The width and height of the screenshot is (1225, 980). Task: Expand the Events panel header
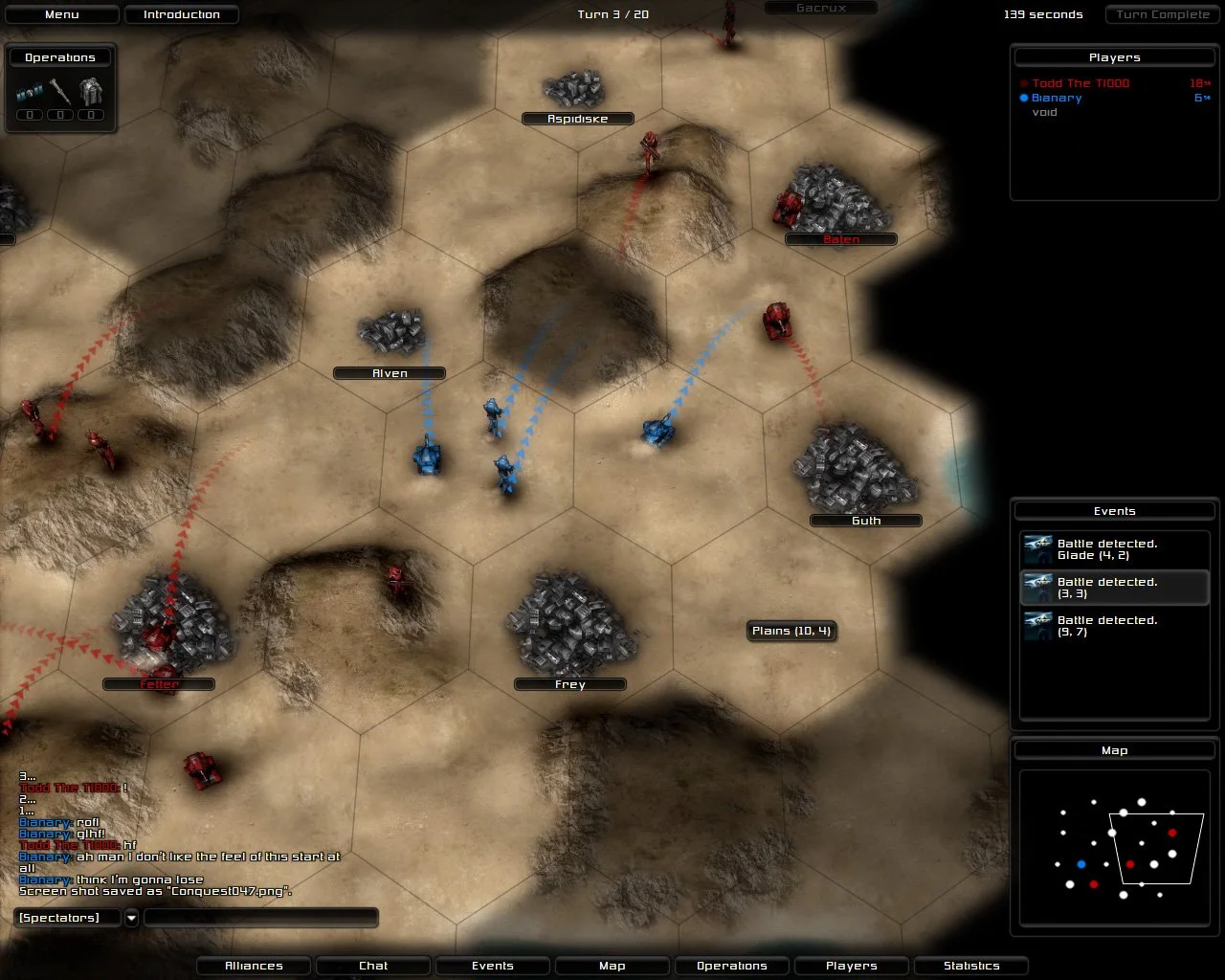click(x=1114, y=510)
